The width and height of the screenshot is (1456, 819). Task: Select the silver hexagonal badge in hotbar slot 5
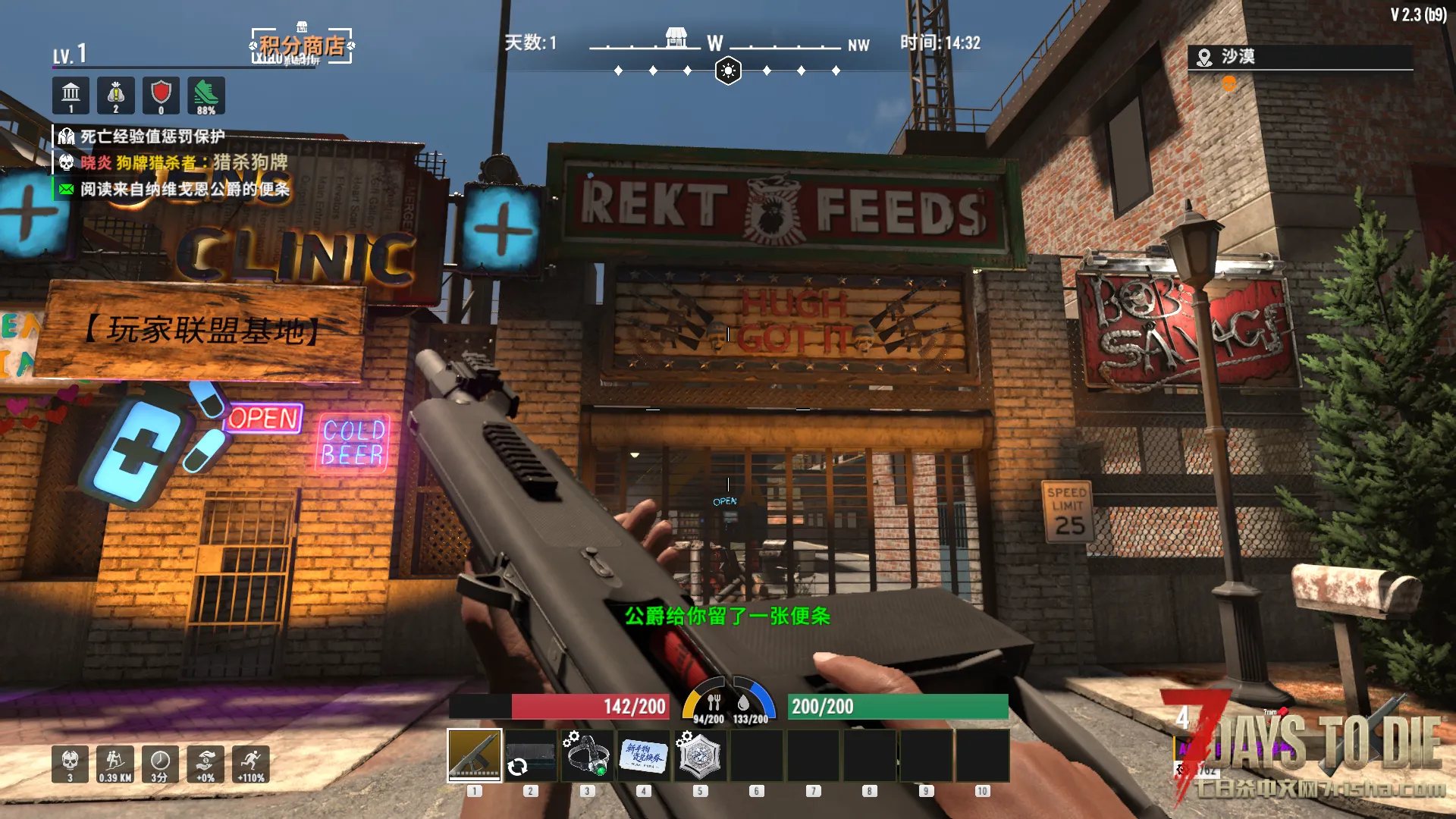700,755
